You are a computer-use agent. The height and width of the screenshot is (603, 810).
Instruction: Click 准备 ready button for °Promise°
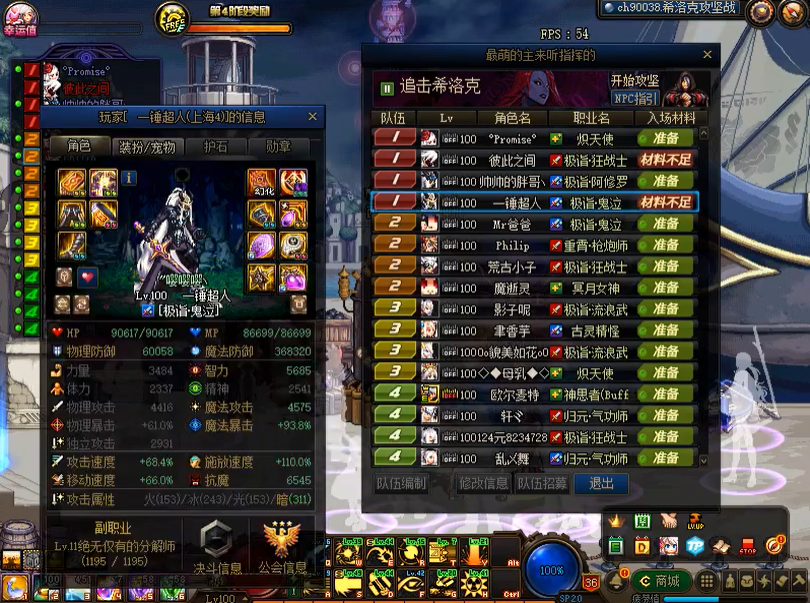(x=665, y=139)
